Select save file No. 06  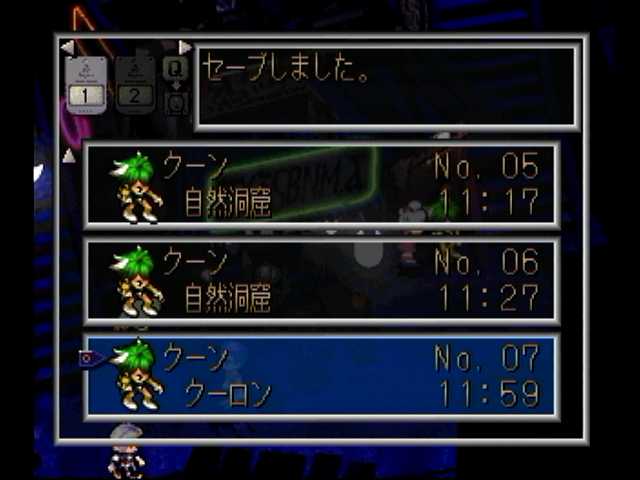coord(321,280)
